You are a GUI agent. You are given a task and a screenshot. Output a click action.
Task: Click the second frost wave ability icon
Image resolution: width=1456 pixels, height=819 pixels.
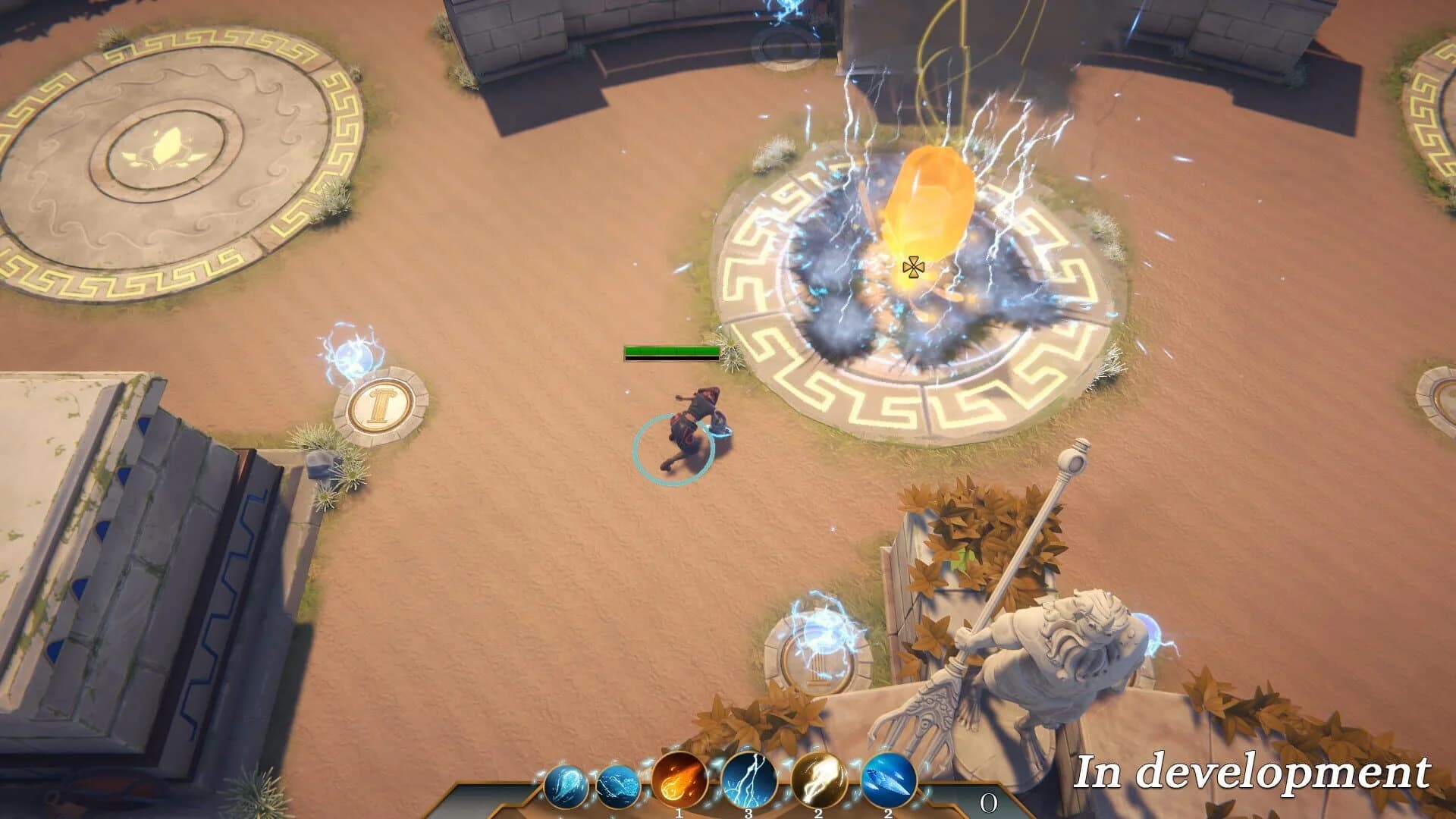coord(618,786)
